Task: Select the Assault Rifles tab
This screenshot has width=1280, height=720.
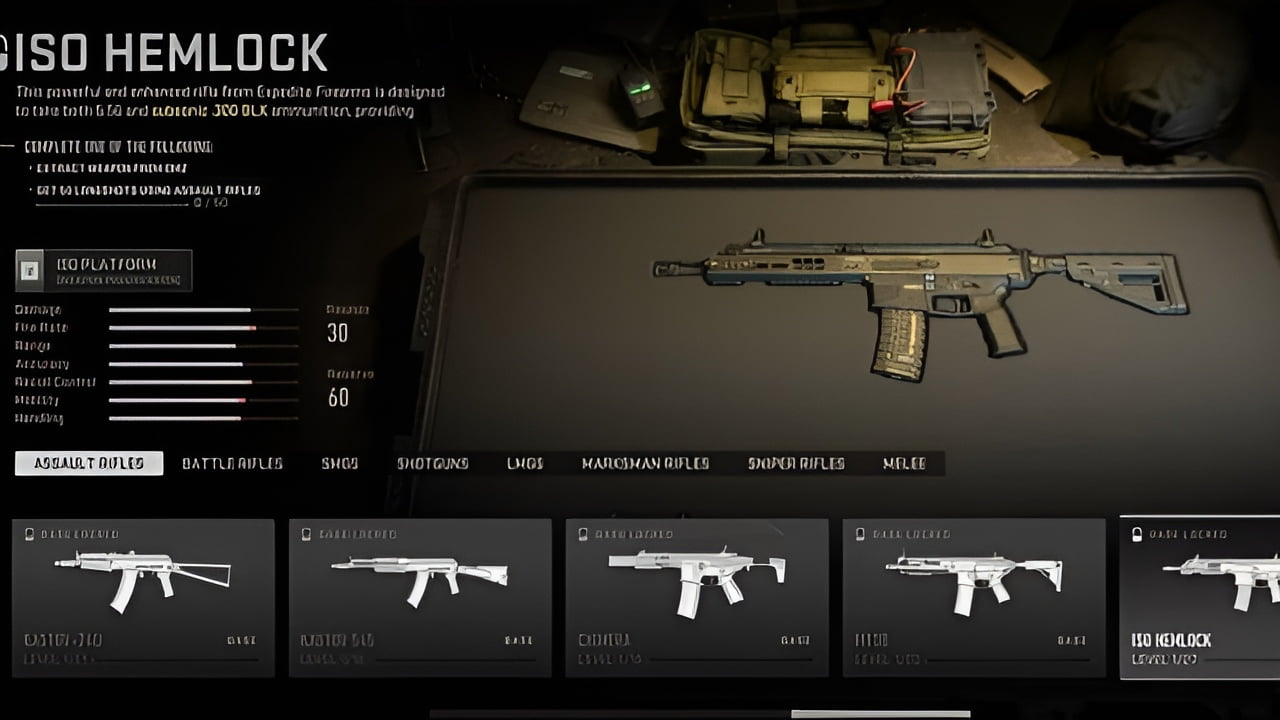Action: (89, 462)
